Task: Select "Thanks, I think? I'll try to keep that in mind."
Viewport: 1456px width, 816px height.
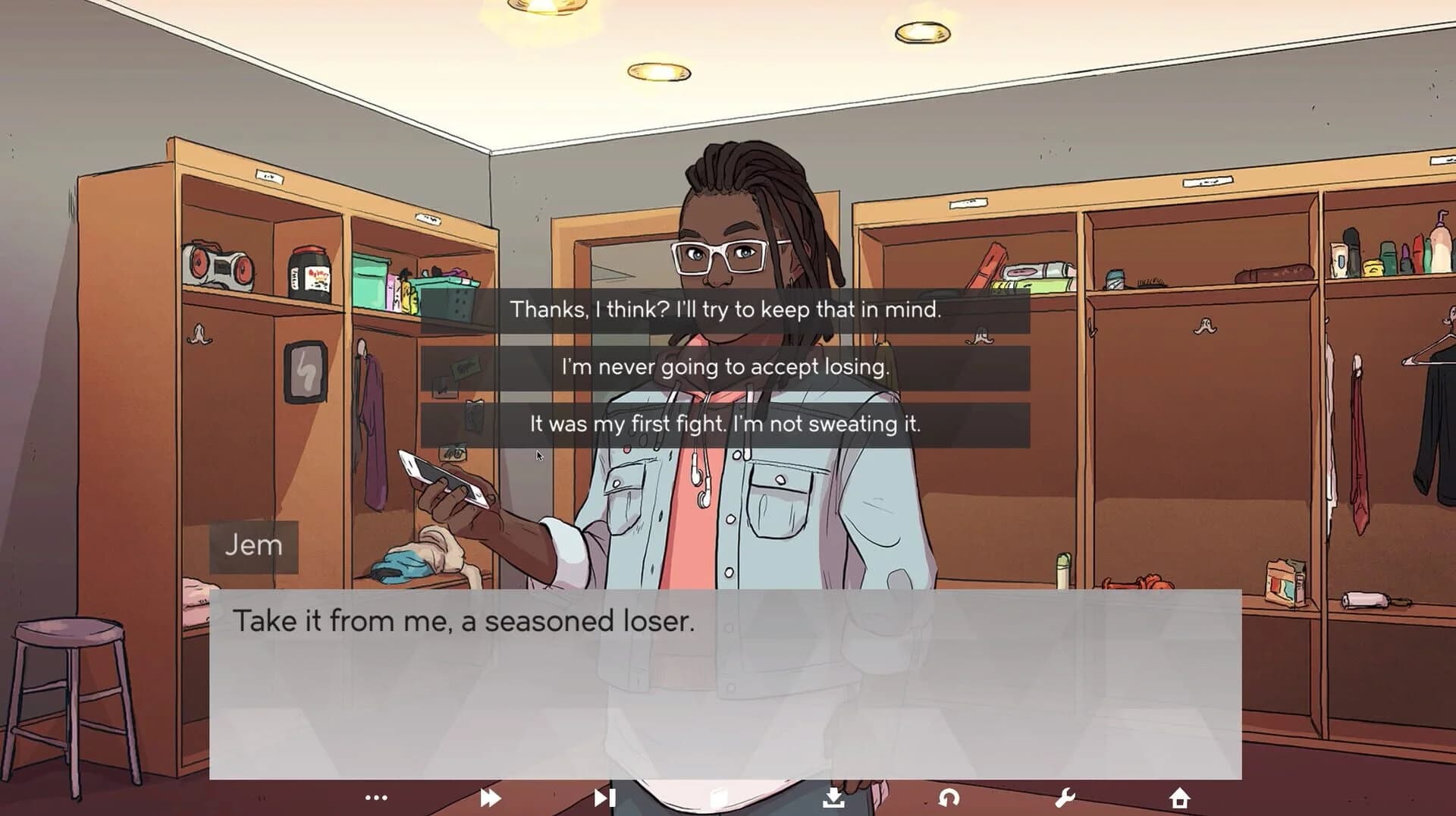Action: point(726,309)
